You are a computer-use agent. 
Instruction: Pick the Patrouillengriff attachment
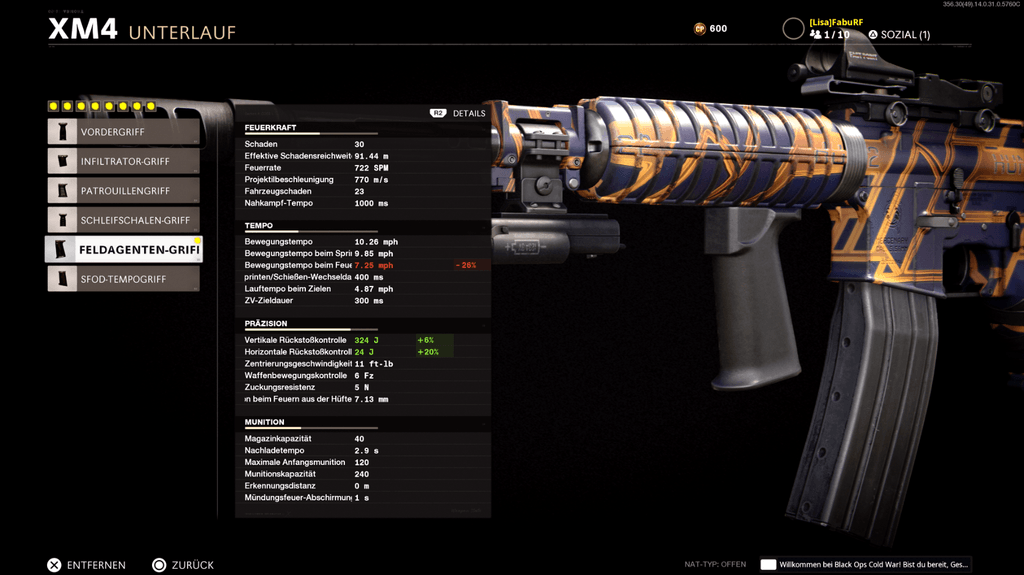[x=123, y=191]
